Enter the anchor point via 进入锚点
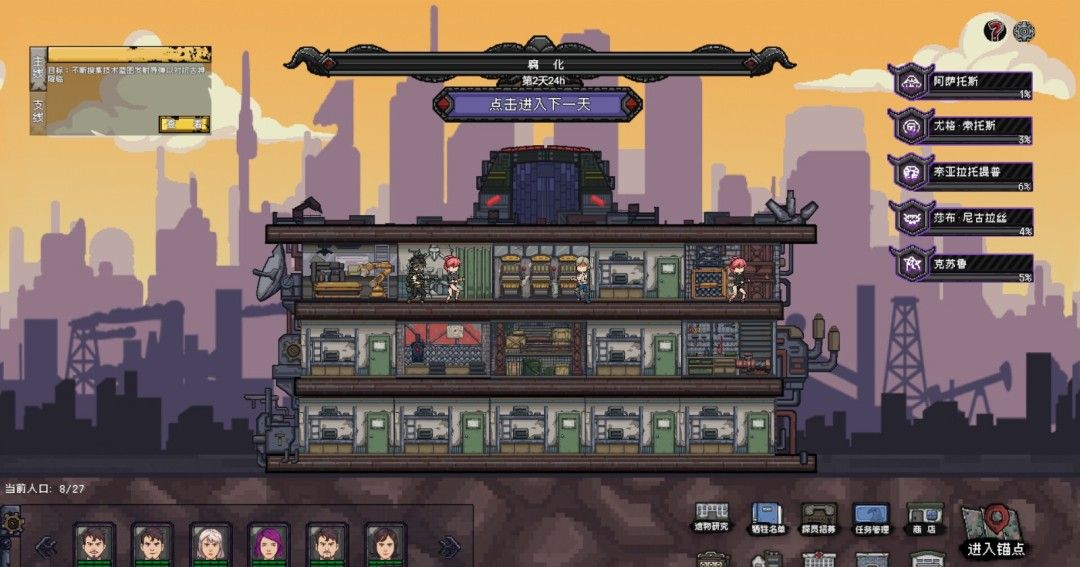Viewport: 1080px width, 567px height. point(995,530)
